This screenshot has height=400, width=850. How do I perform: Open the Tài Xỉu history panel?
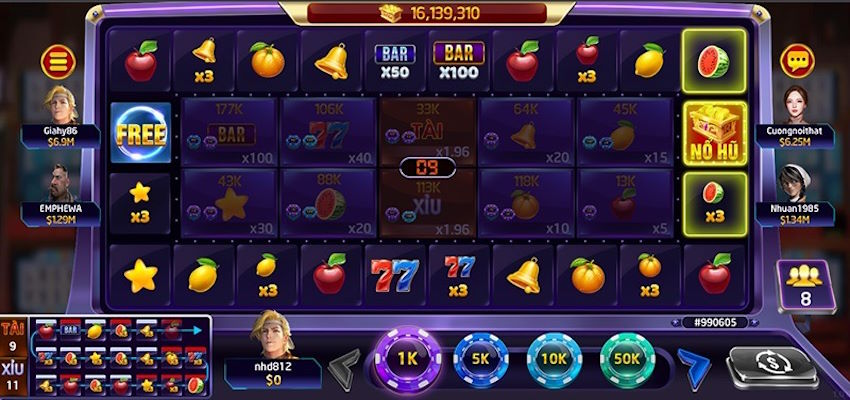pyautogui.click(x=105, y=357)
